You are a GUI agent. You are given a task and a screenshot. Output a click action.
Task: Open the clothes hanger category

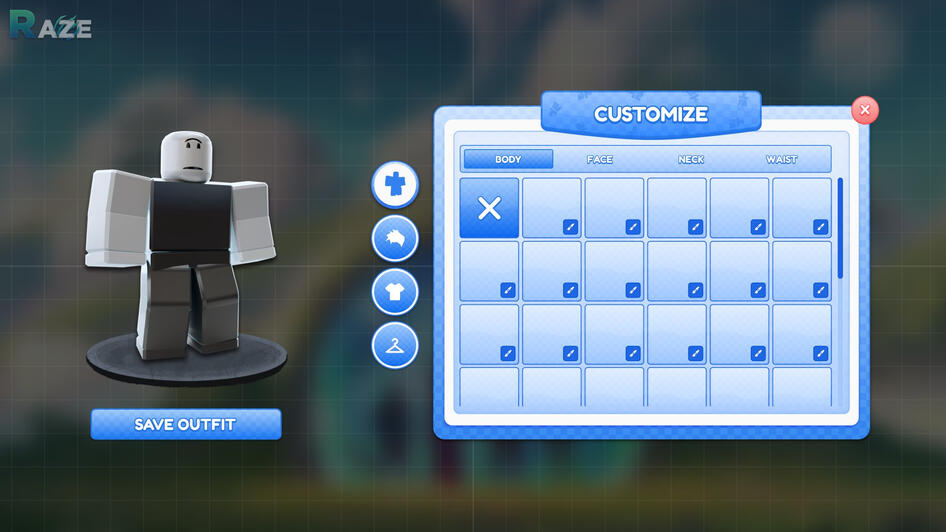tap(395, 345)
